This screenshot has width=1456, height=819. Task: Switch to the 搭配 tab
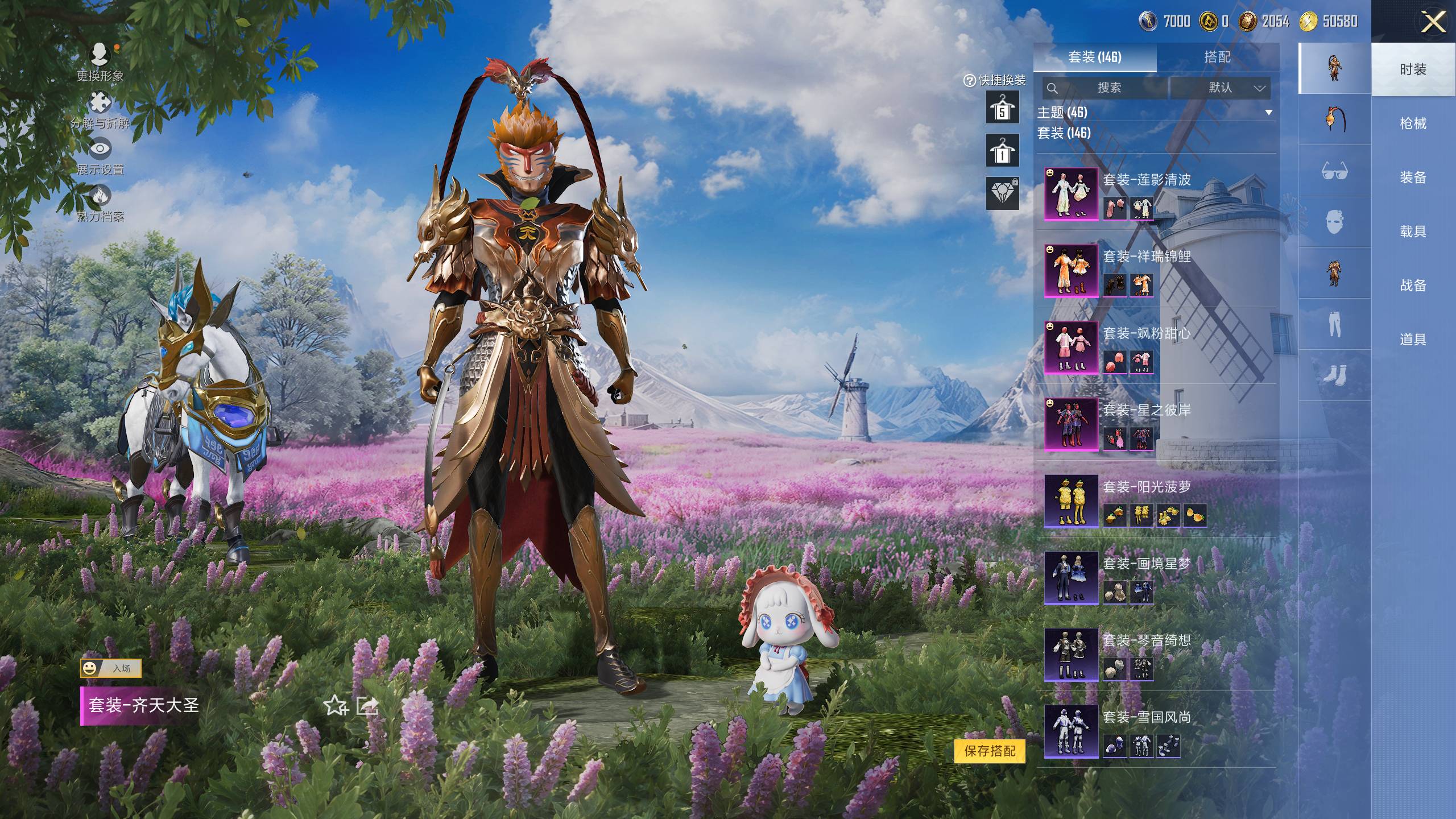pyautogui.click(x=1217, y=57)
